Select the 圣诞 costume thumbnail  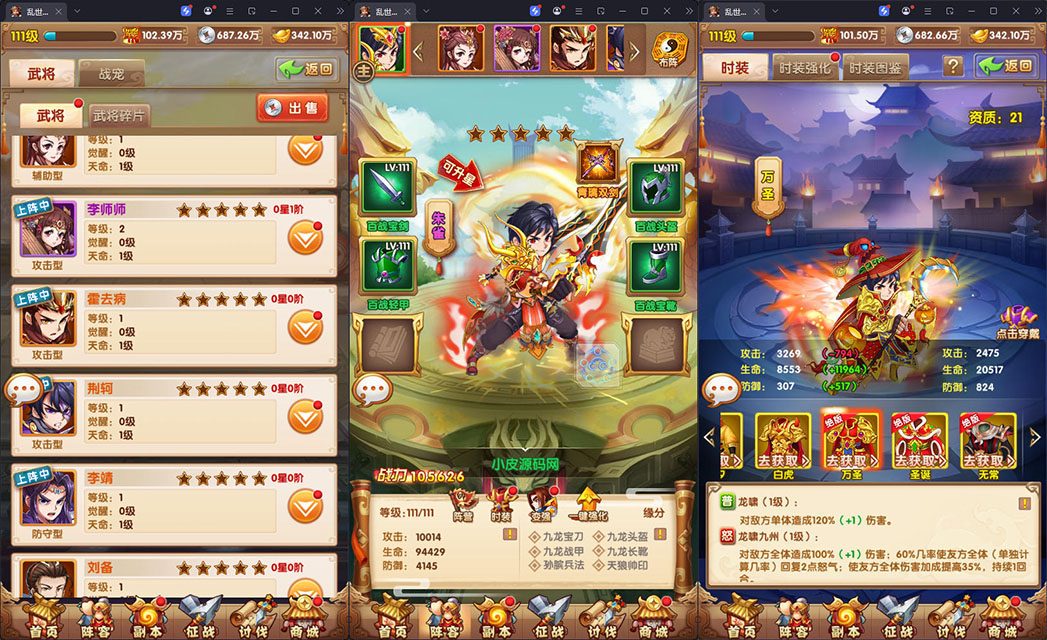pyautogui.click(x=918, y=440)
